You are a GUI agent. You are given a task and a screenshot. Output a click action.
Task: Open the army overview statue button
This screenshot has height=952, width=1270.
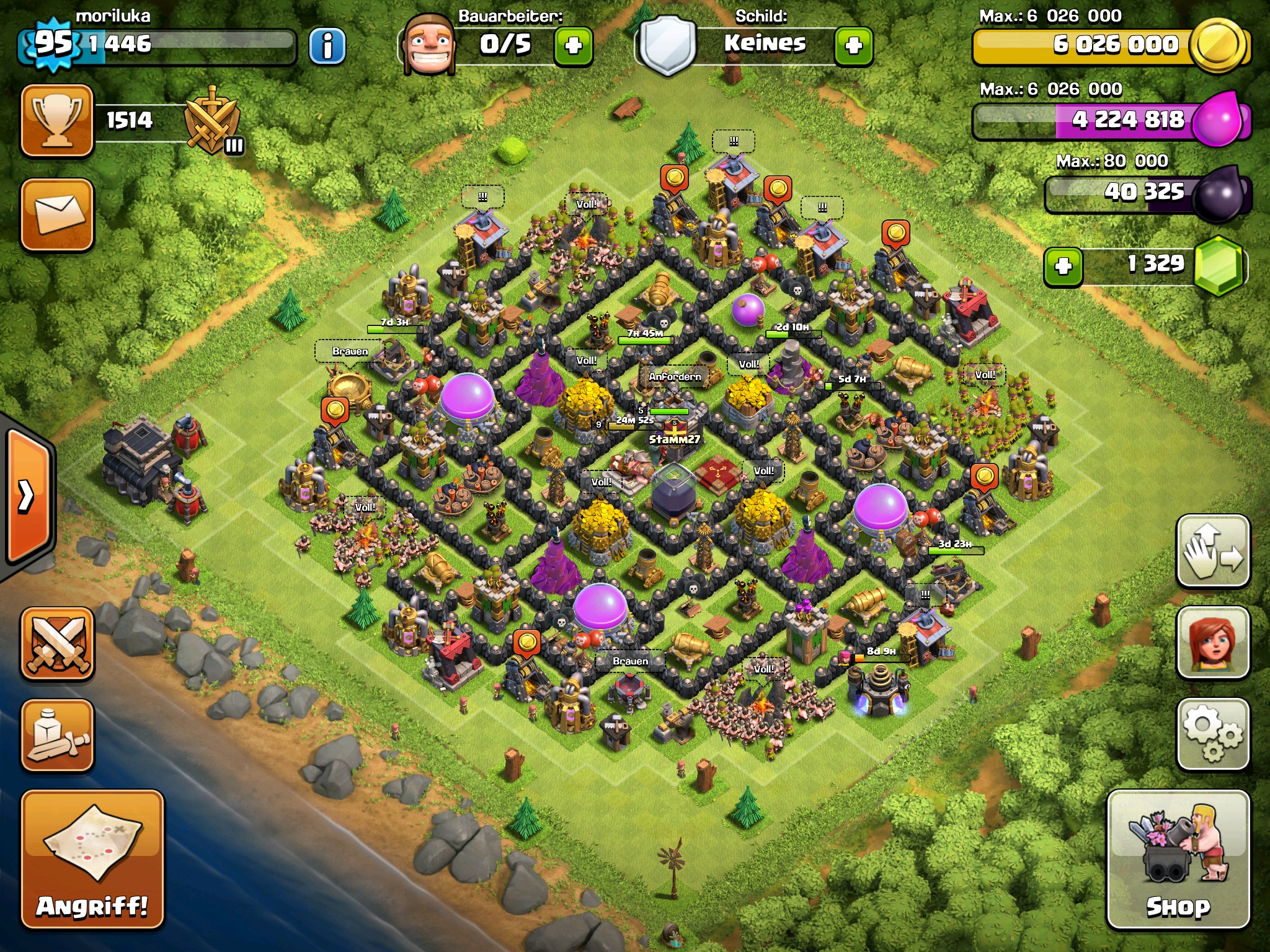[57, 736]
